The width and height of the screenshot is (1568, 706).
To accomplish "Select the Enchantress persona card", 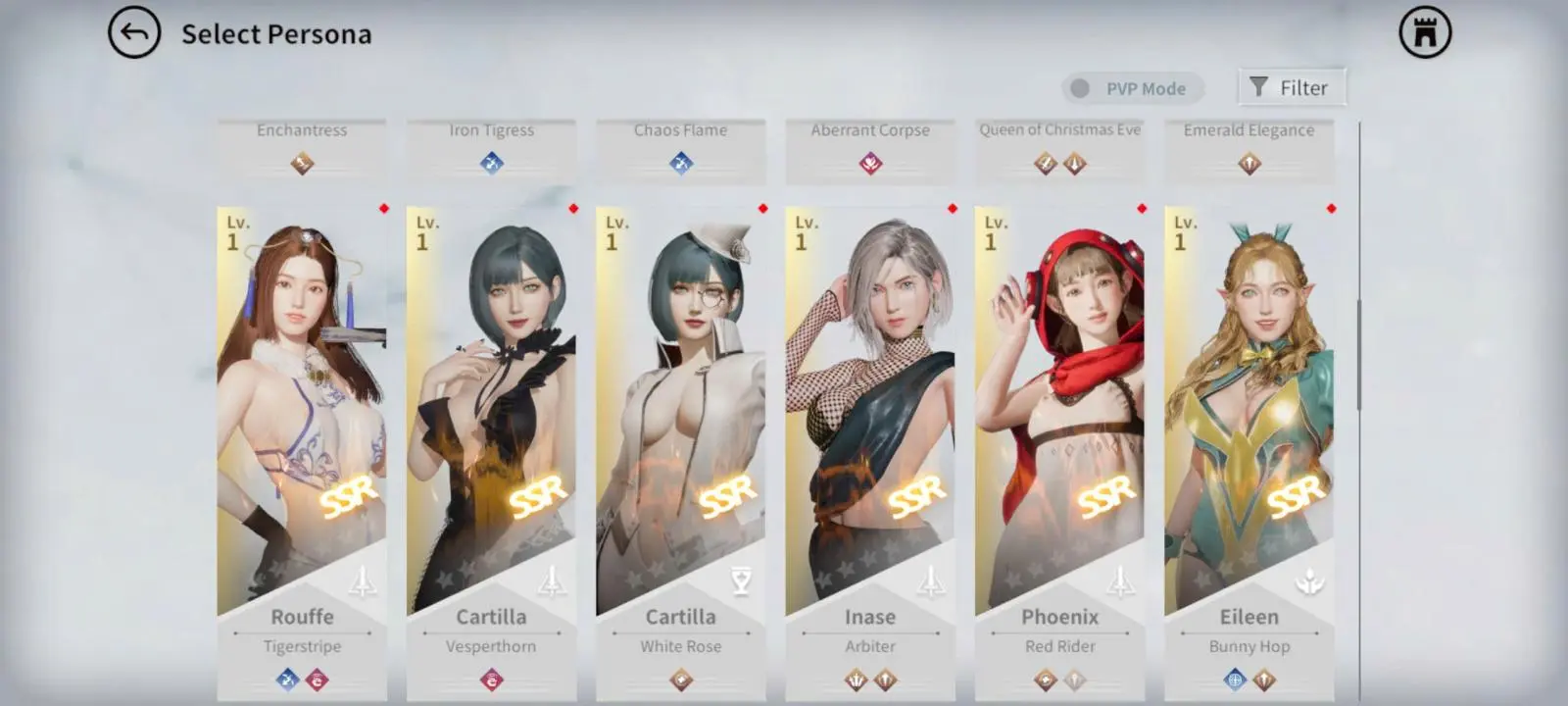I will tap(302, 149).
